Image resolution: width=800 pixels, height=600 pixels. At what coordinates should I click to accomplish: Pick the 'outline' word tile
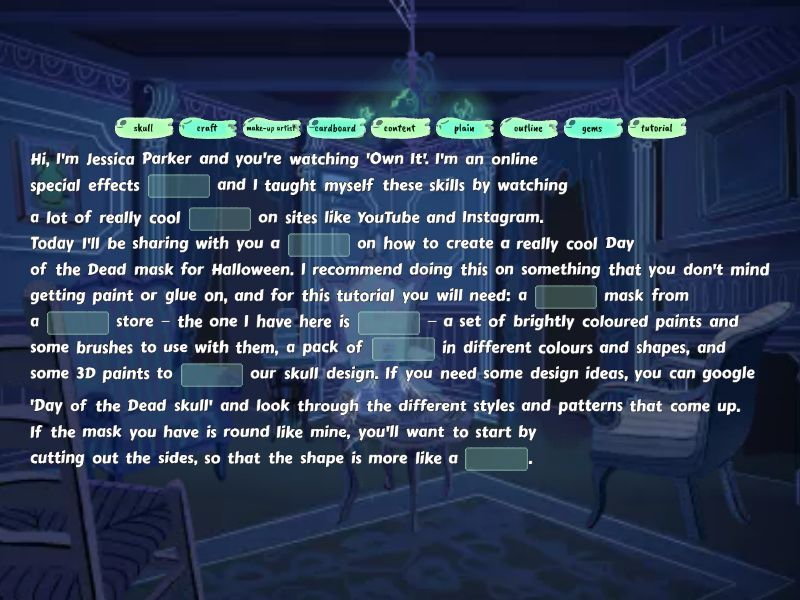click(x=528, y=128)
